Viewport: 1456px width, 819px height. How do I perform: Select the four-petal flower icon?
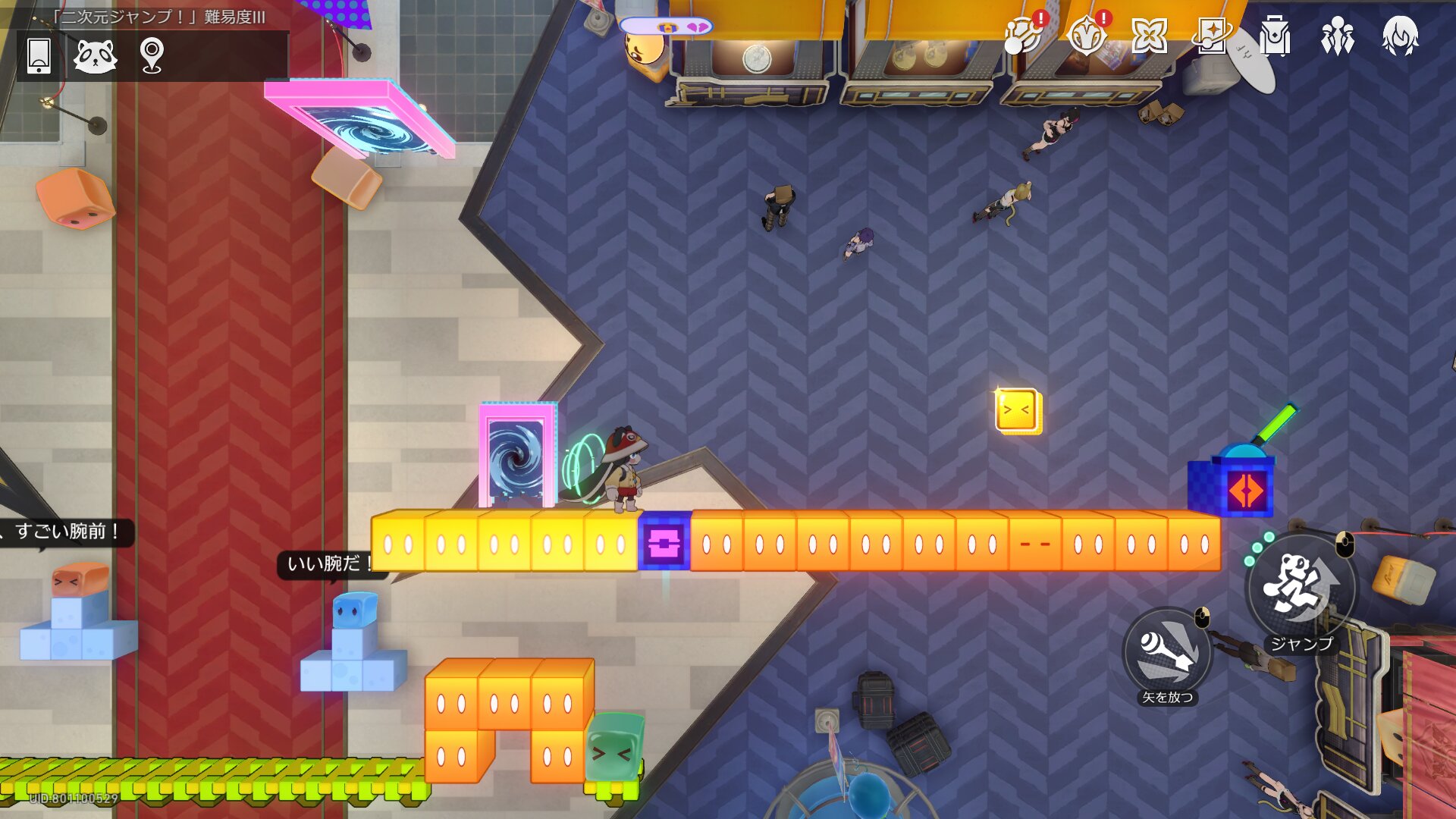point(1149,35)
